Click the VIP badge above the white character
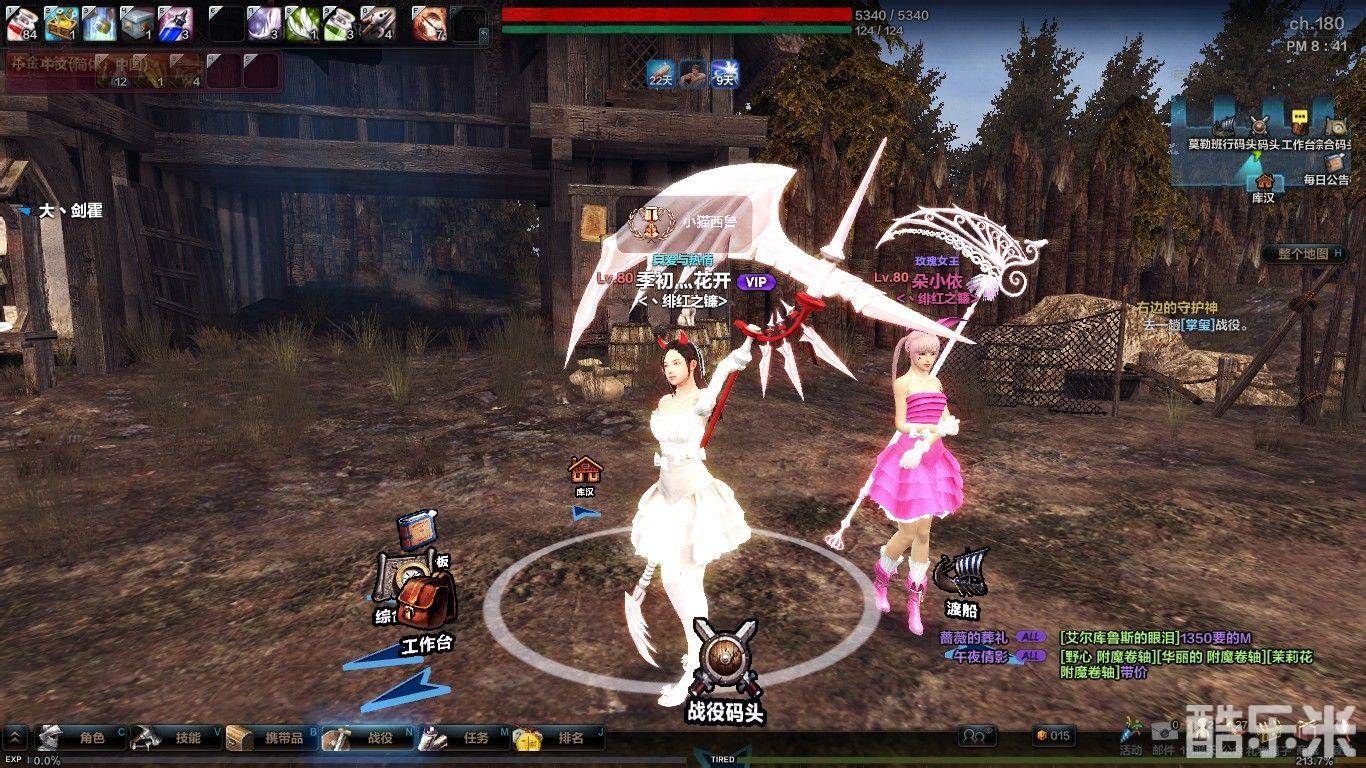The height and width of the screenshot is (768, 1366). (x=754, y=283)
